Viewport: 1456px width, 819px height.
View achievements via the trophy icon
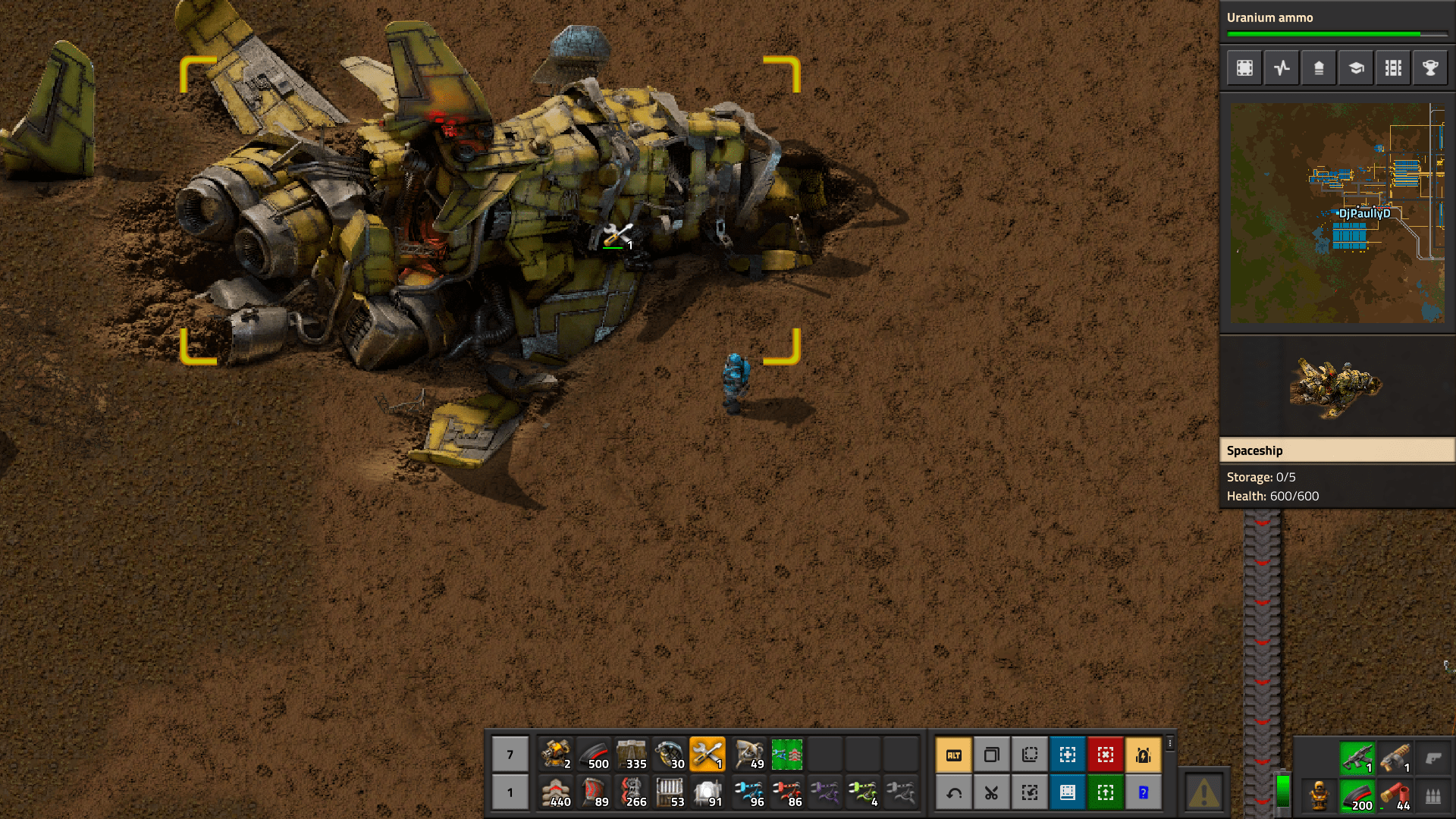coord(1429,67)
